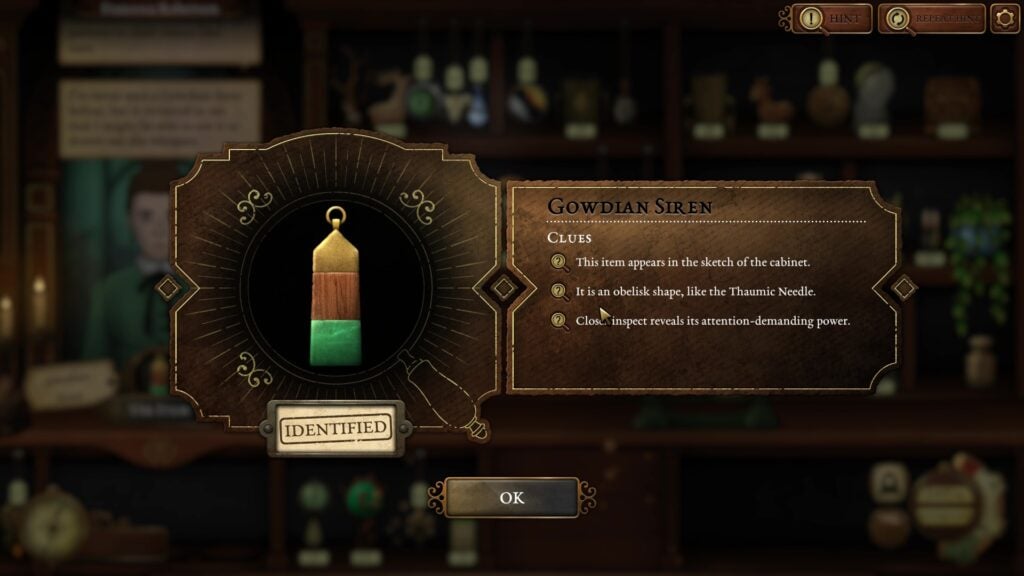Click the Repeat Hint button
The width and height of the screenshot is (1024, 576).
(931, 18)
